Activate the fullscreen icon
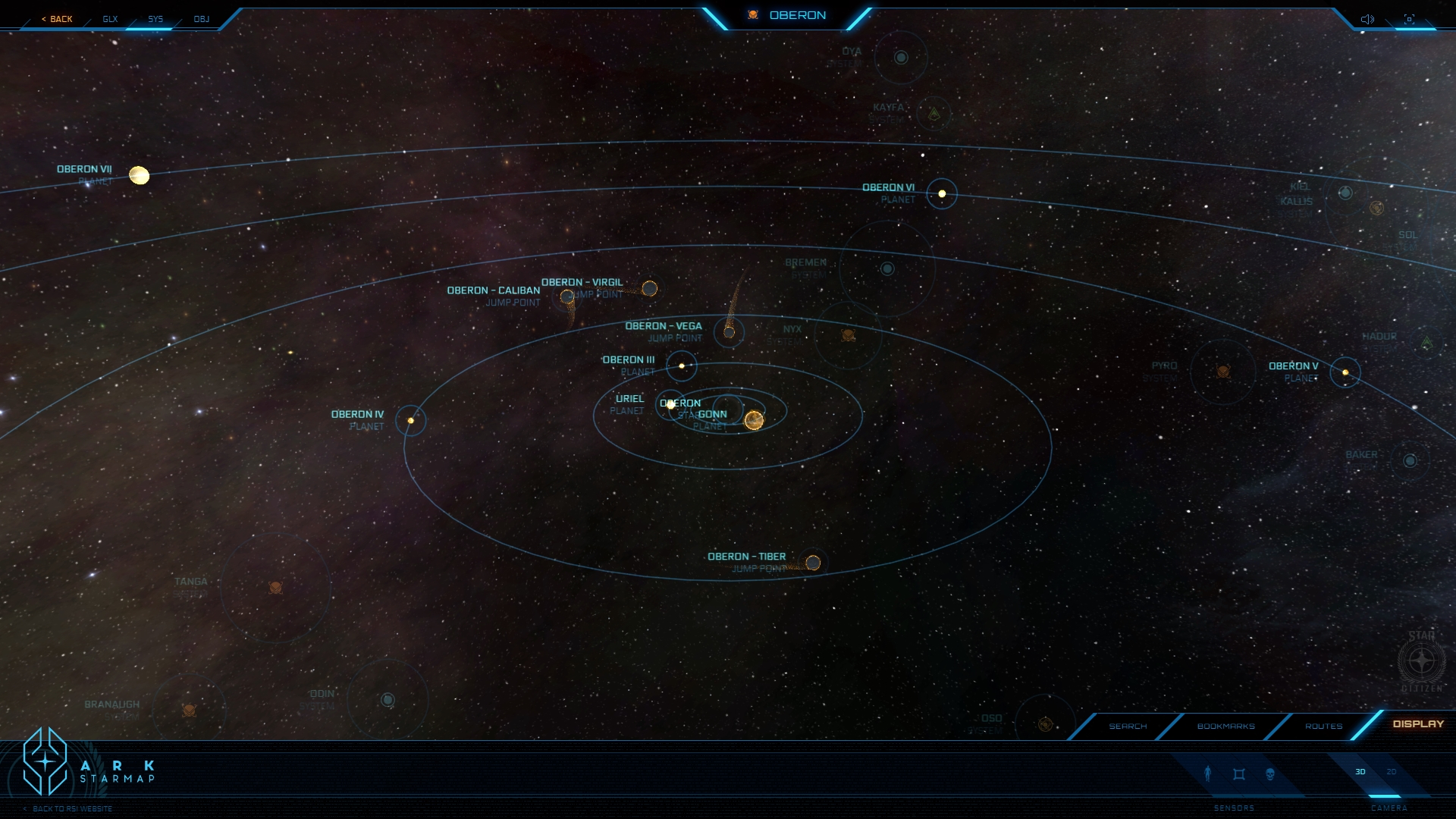This screenshot has height=819, width=1456. click(x=1409, y=19)
